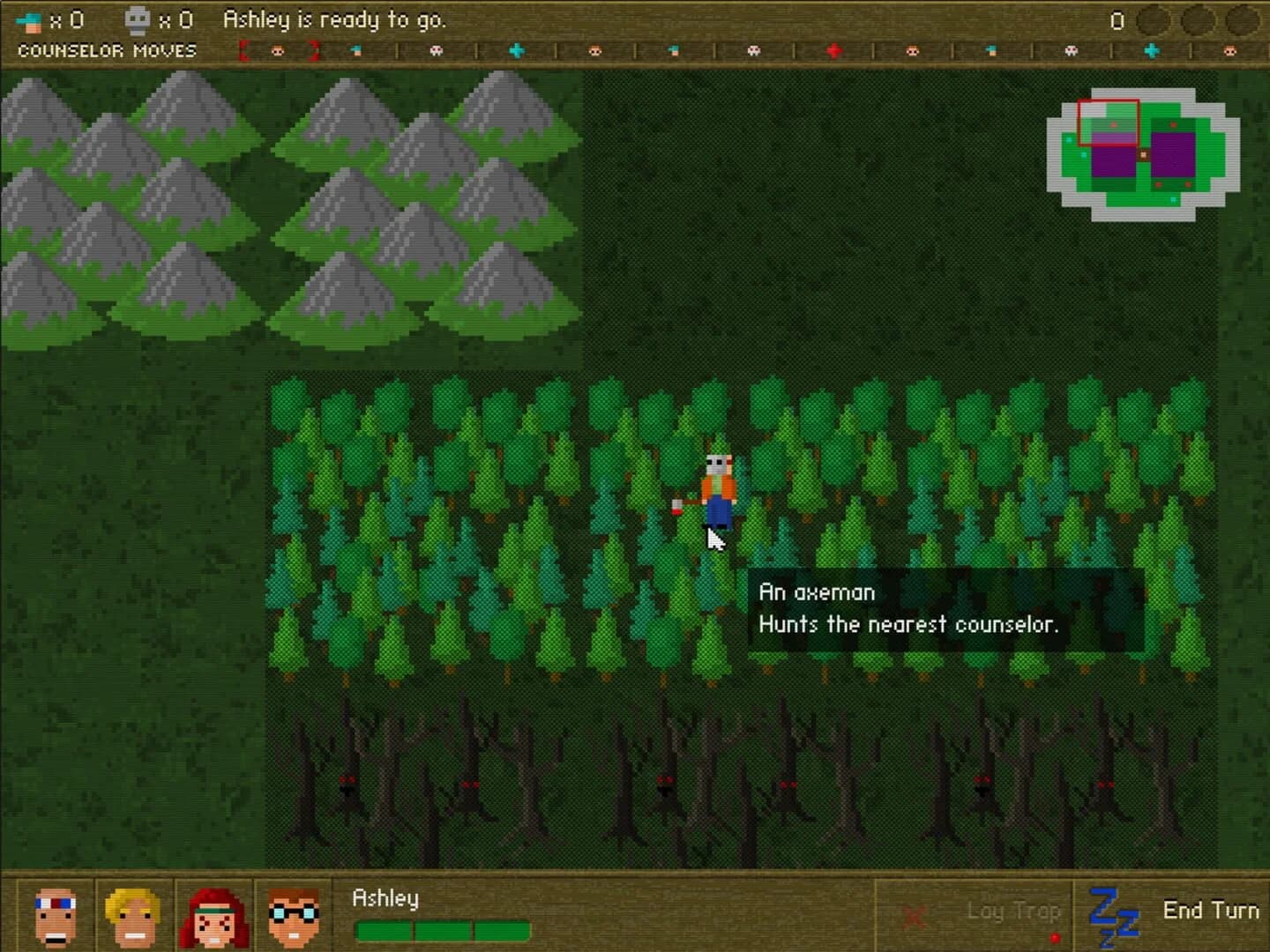1270x952 pixels.
Task: Click the status message saying Ashley is ready
Action: click(335, 19)
